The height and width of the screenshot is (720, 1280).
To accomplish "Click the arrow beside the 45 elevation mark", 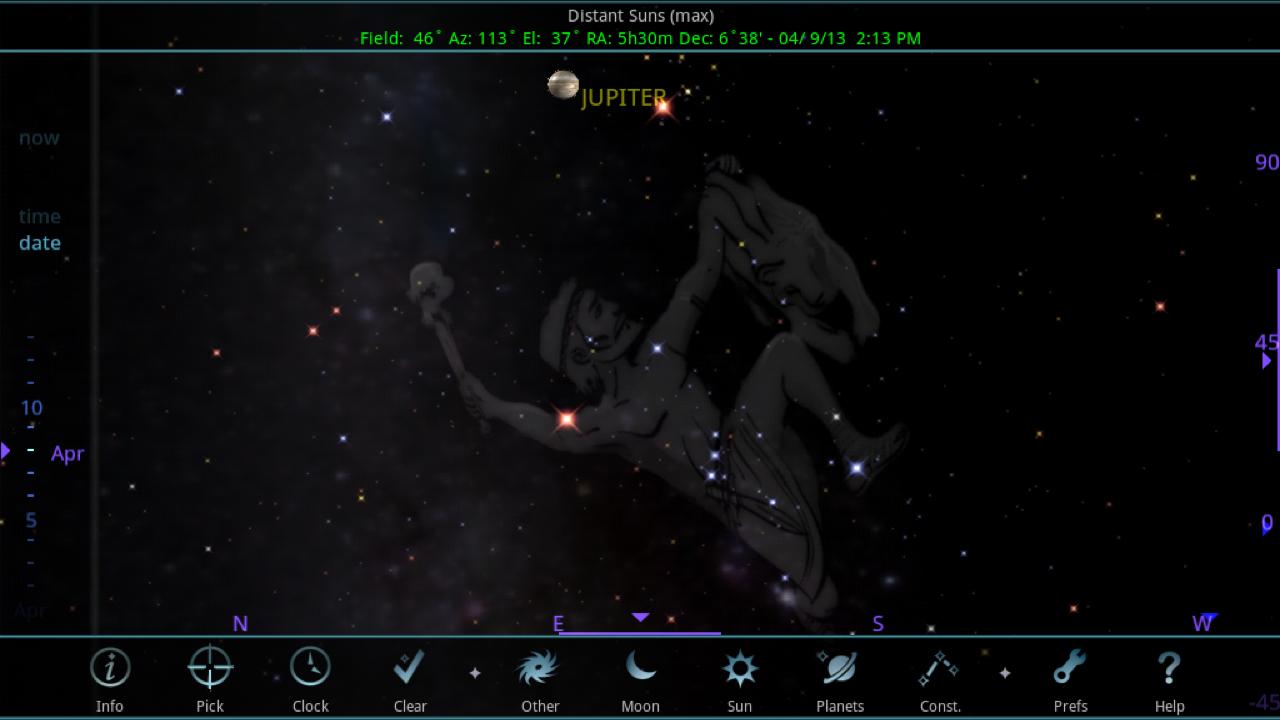I will [1266, 360].
